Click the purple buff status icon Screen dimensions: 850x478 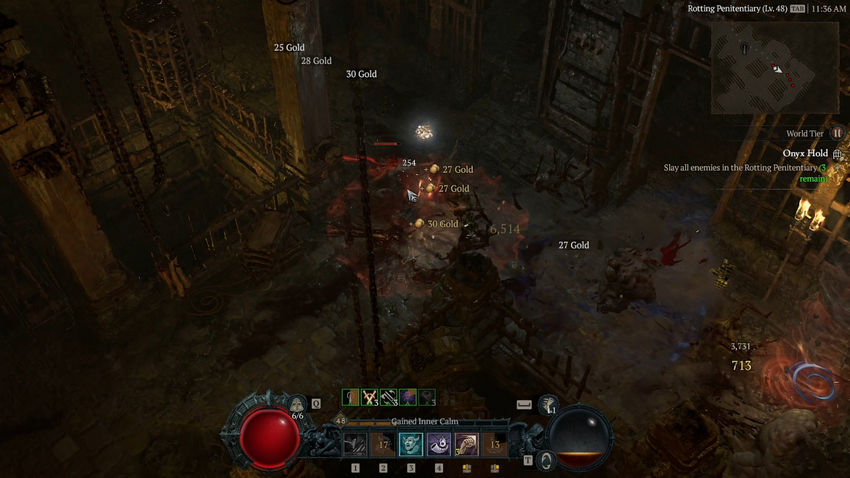coord(408,397)
